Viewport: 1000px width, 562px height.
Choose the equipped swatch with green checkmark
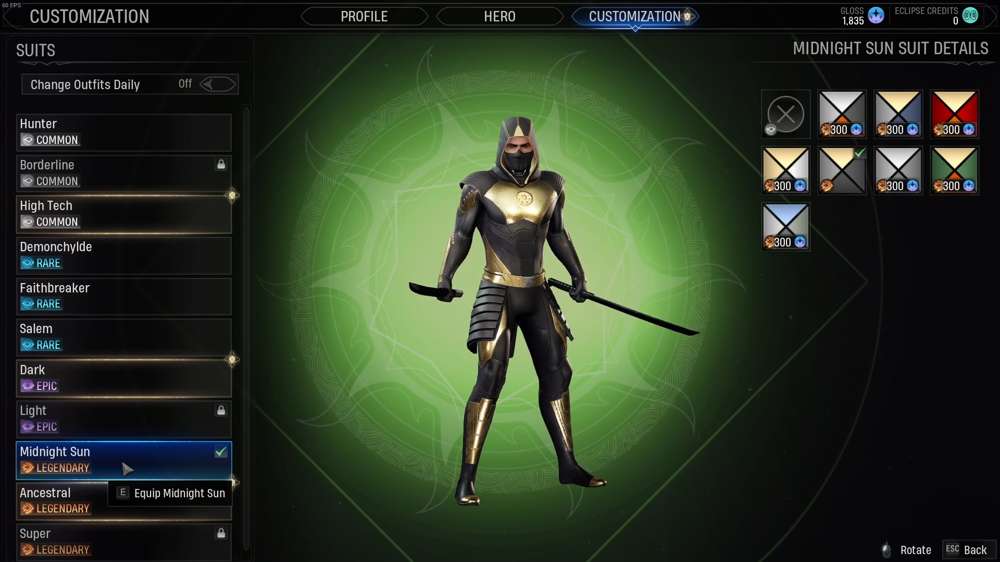[x=842, y=170]
